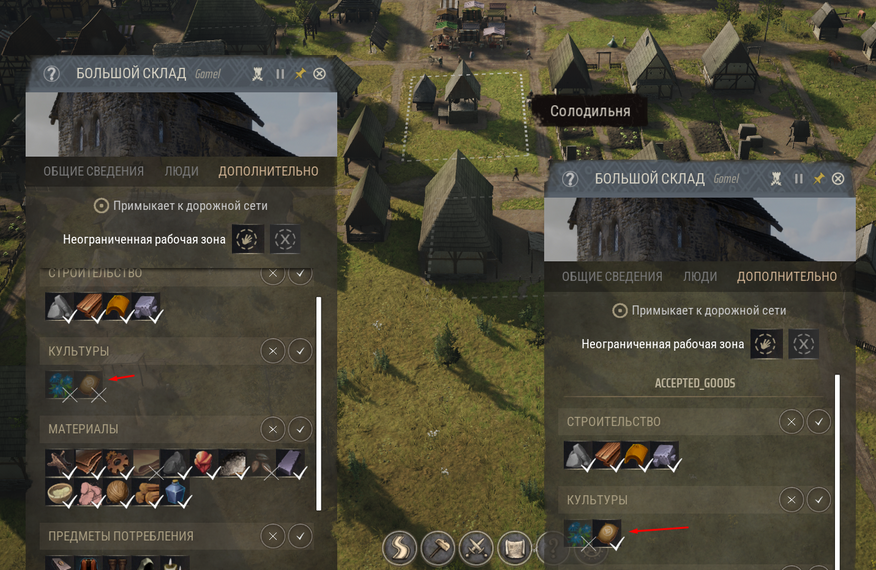
Task: Toggle the red clay item in Материалы
Action: [205, 464]
